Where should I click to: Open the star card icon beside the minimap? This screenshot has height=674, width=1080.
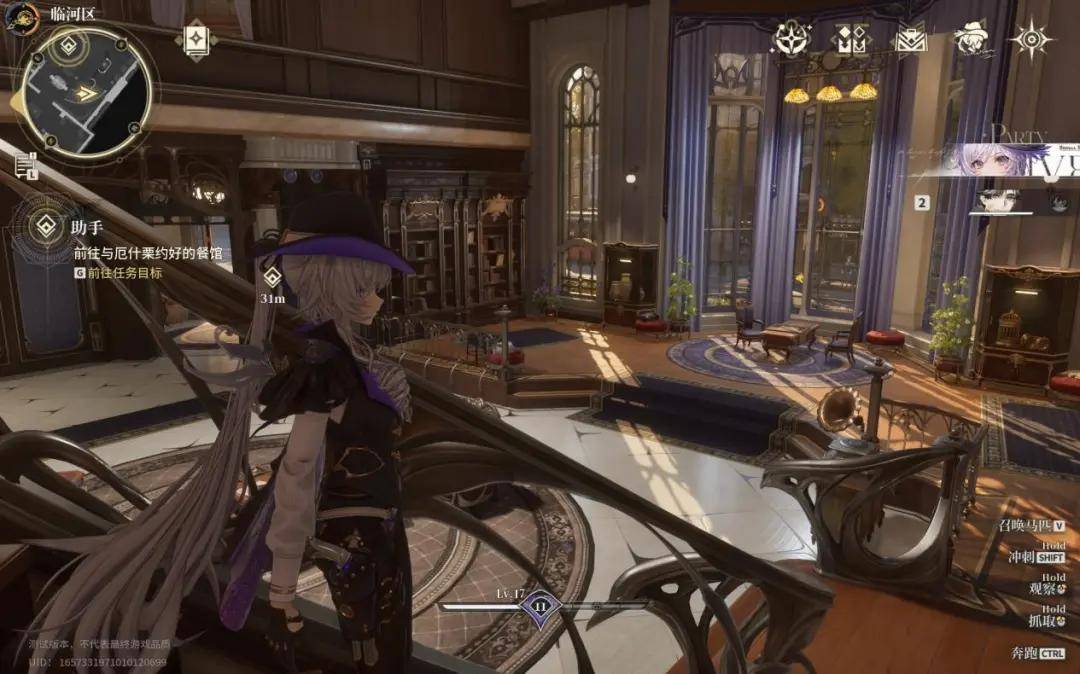tap(194, 40)
